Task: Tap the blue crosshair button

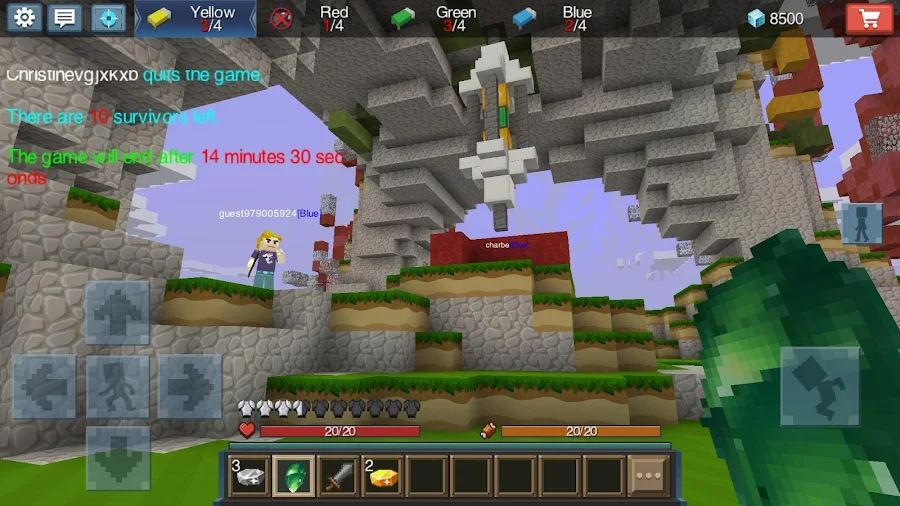Action: [108, 18]
